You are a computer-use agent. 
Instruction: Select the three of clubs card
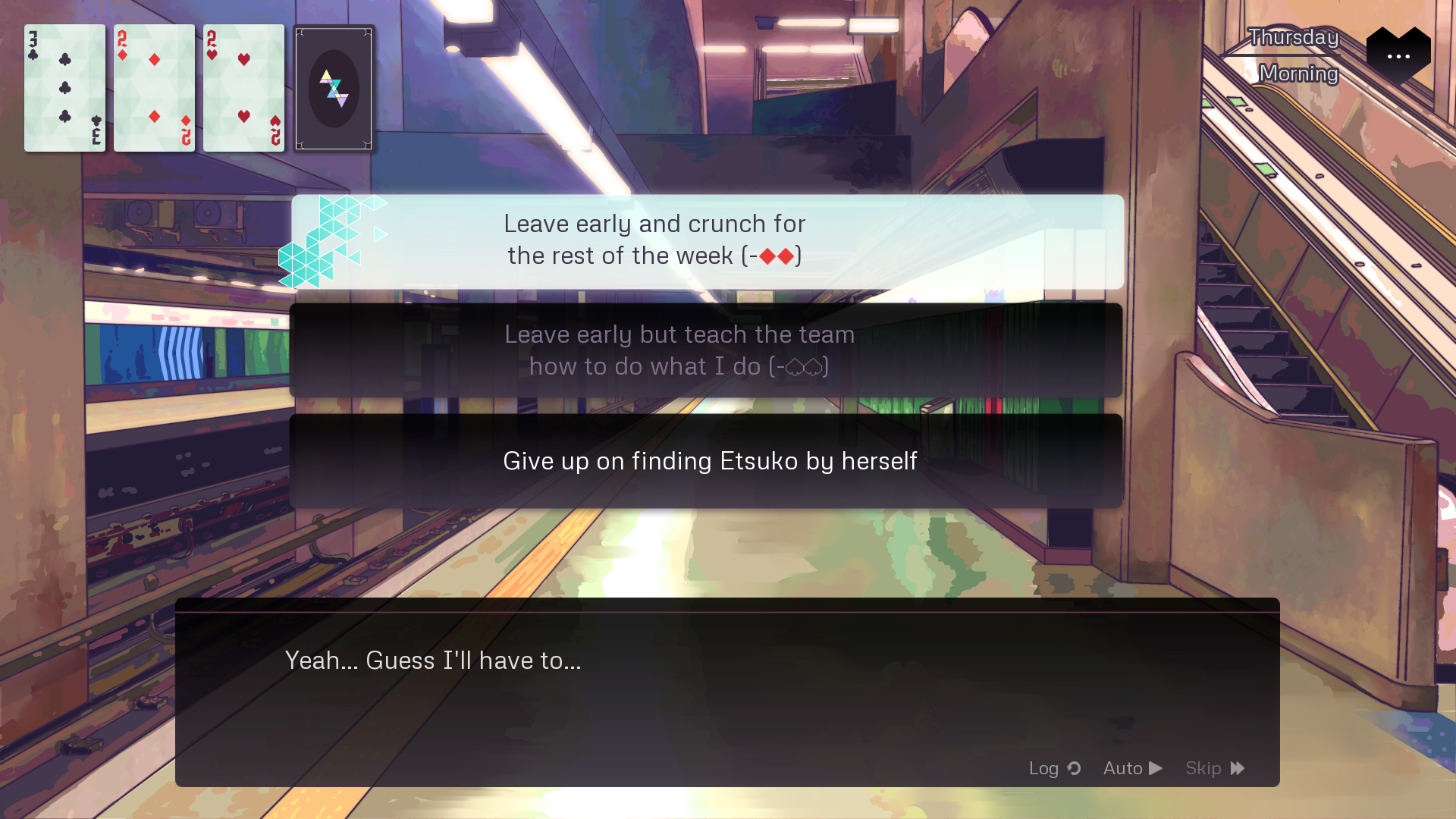pos(64,88)
